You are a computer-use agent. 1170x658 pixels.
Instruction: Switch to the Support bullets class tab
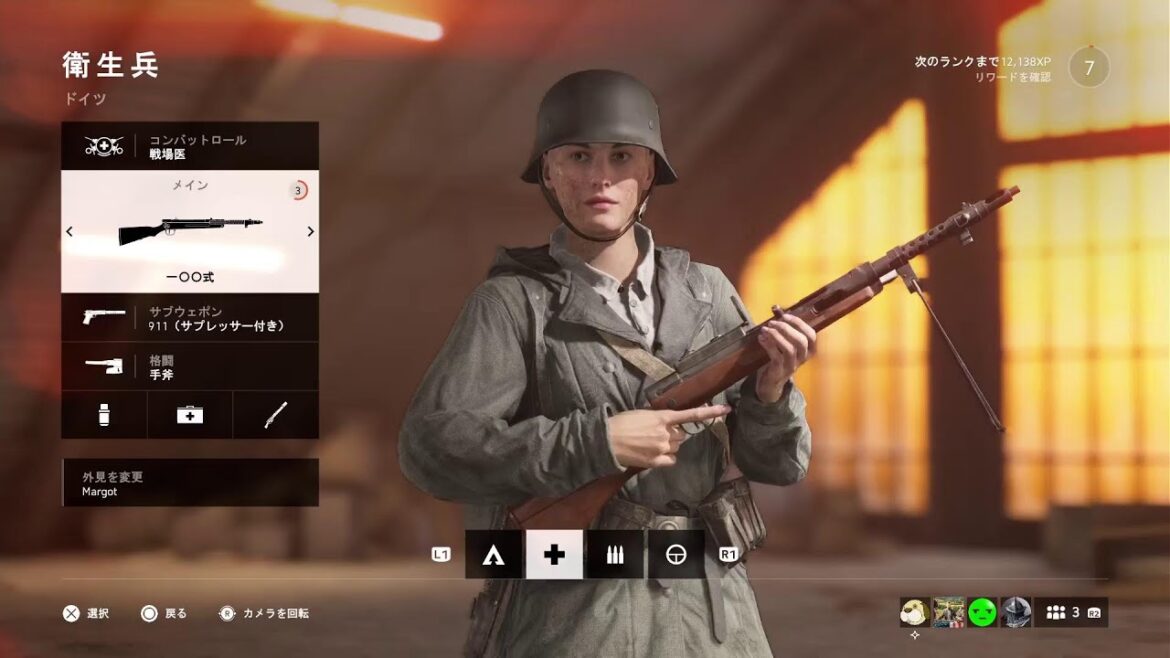coord(615,555)
